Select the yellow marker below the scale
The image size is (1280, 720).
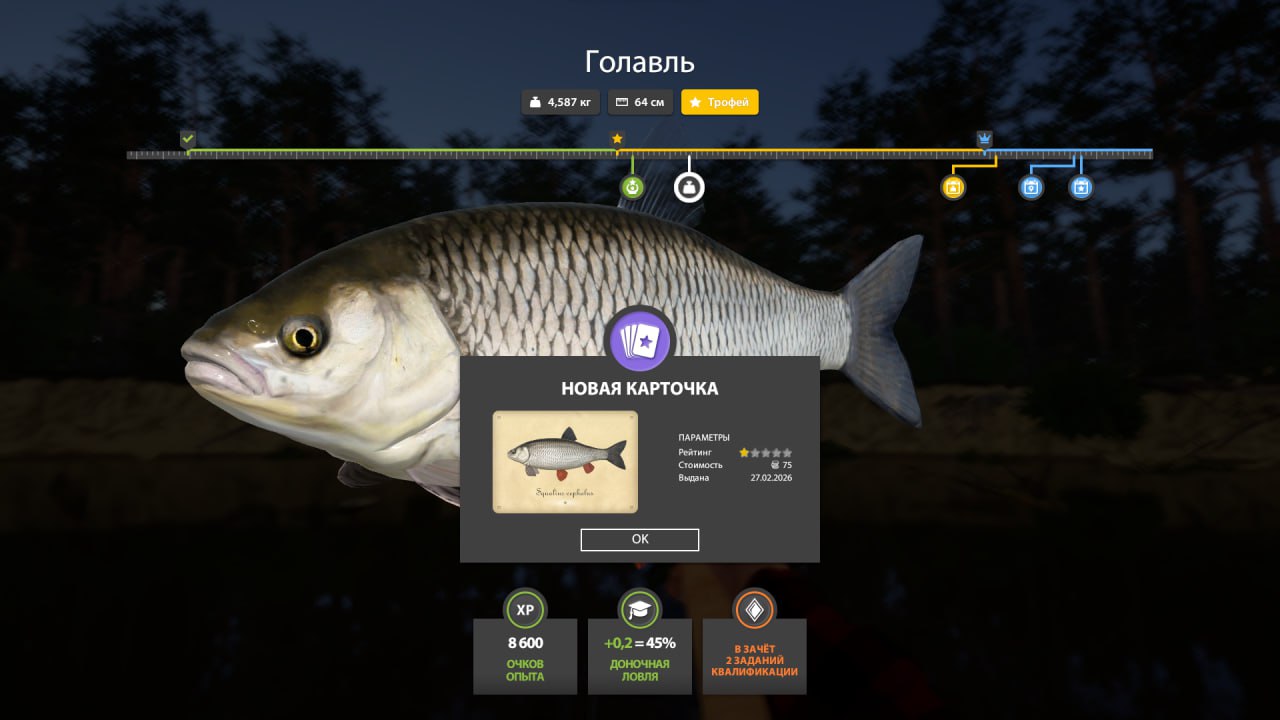coord(953,187)
